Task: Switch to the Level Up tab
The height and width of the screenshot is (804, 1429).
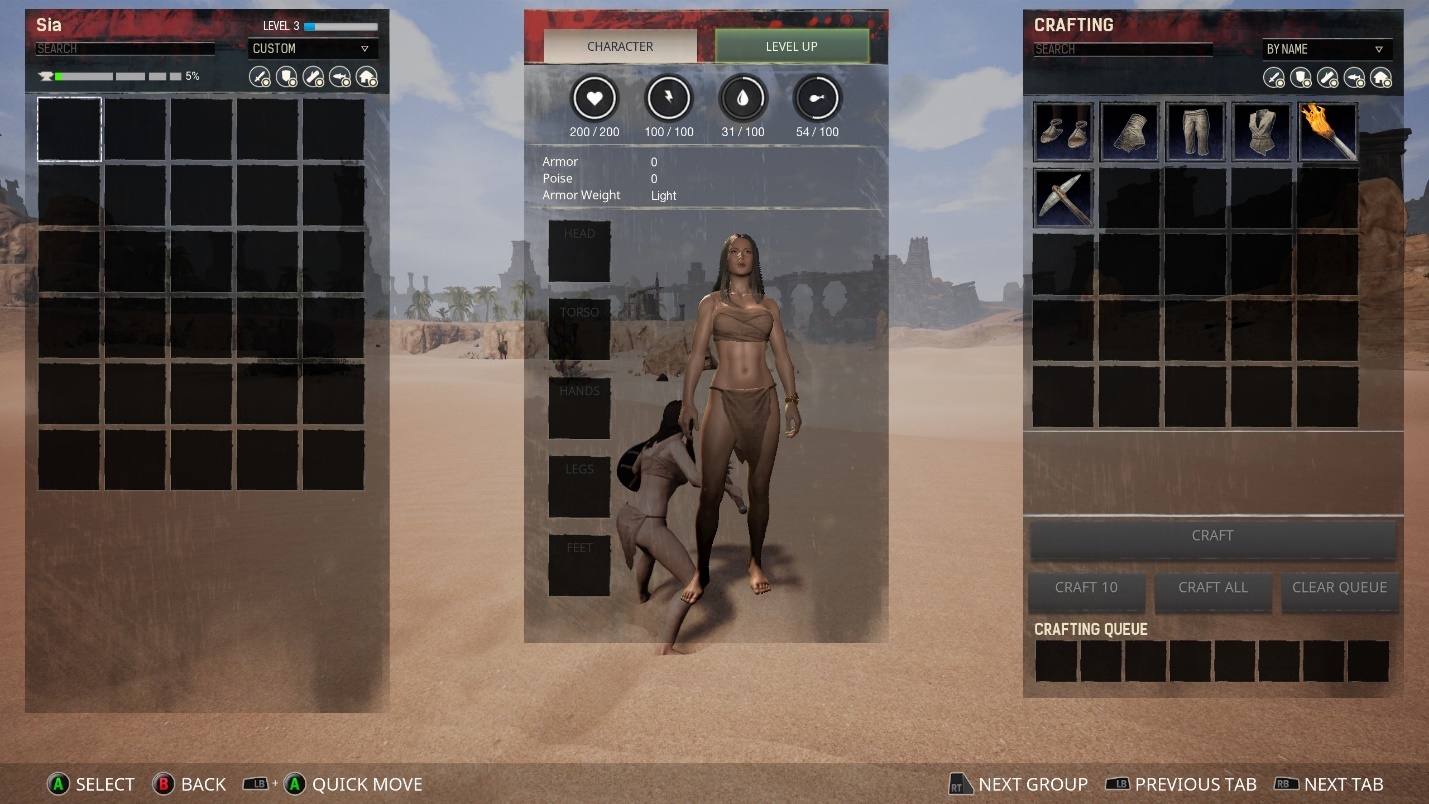Action: pyautogui.click(x=791, y=46)
